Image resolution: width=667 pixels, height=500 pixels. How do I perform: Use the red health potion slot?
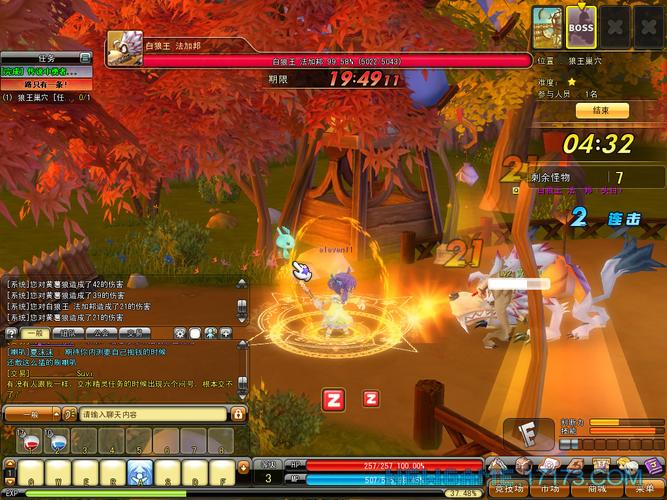30,439
